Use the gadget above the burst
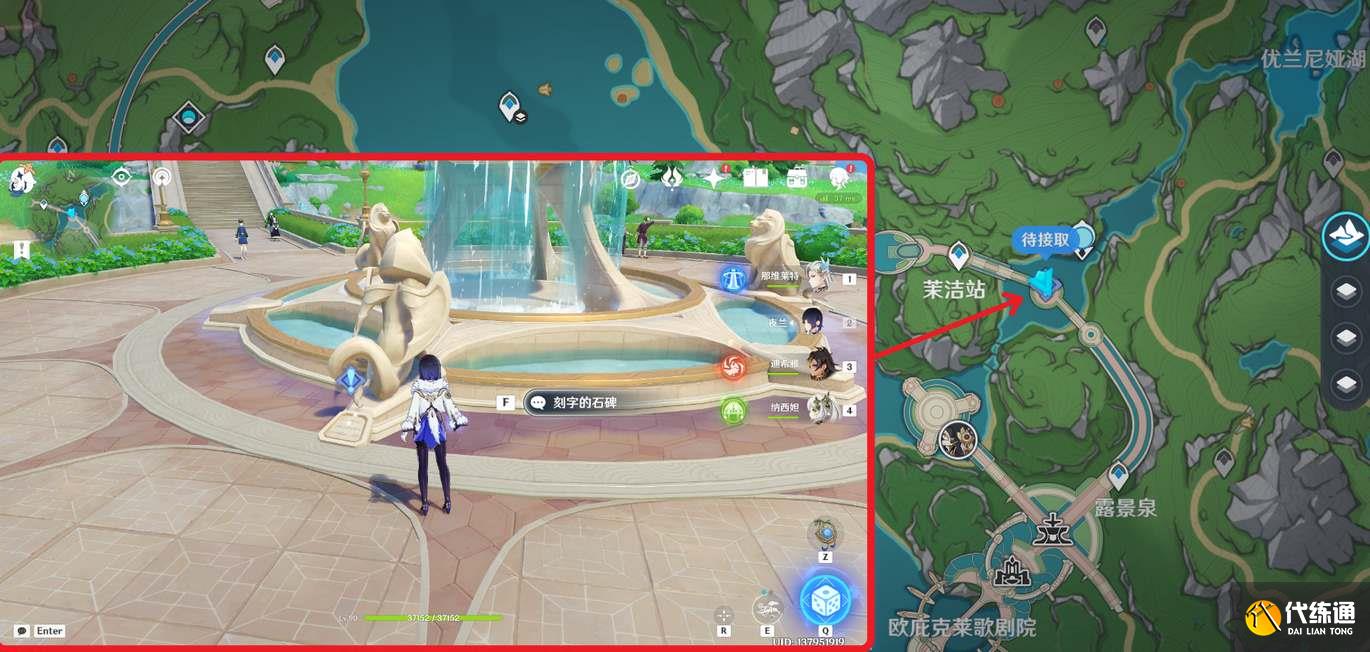 coord(825,532)
